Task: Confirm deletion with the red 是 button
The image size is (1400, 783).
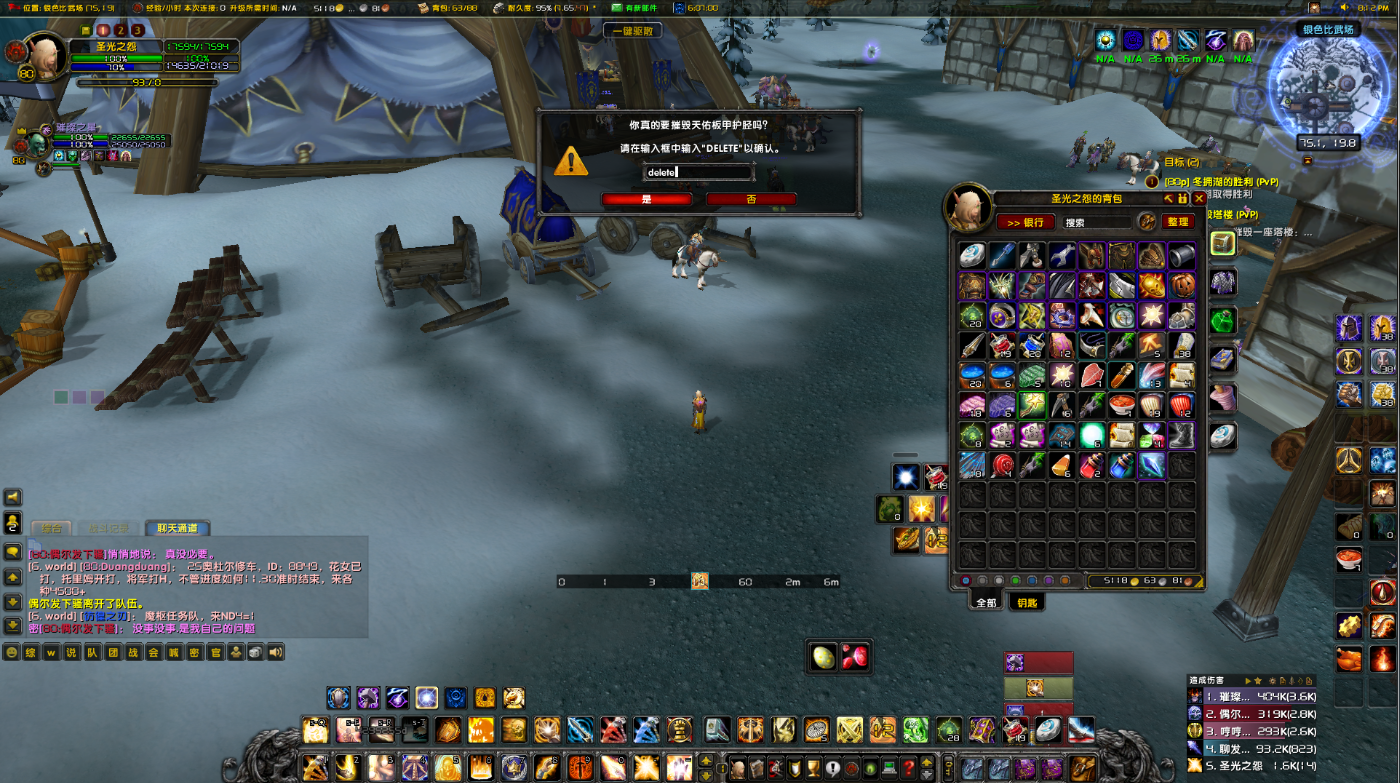Action: (x=646, y=199)
